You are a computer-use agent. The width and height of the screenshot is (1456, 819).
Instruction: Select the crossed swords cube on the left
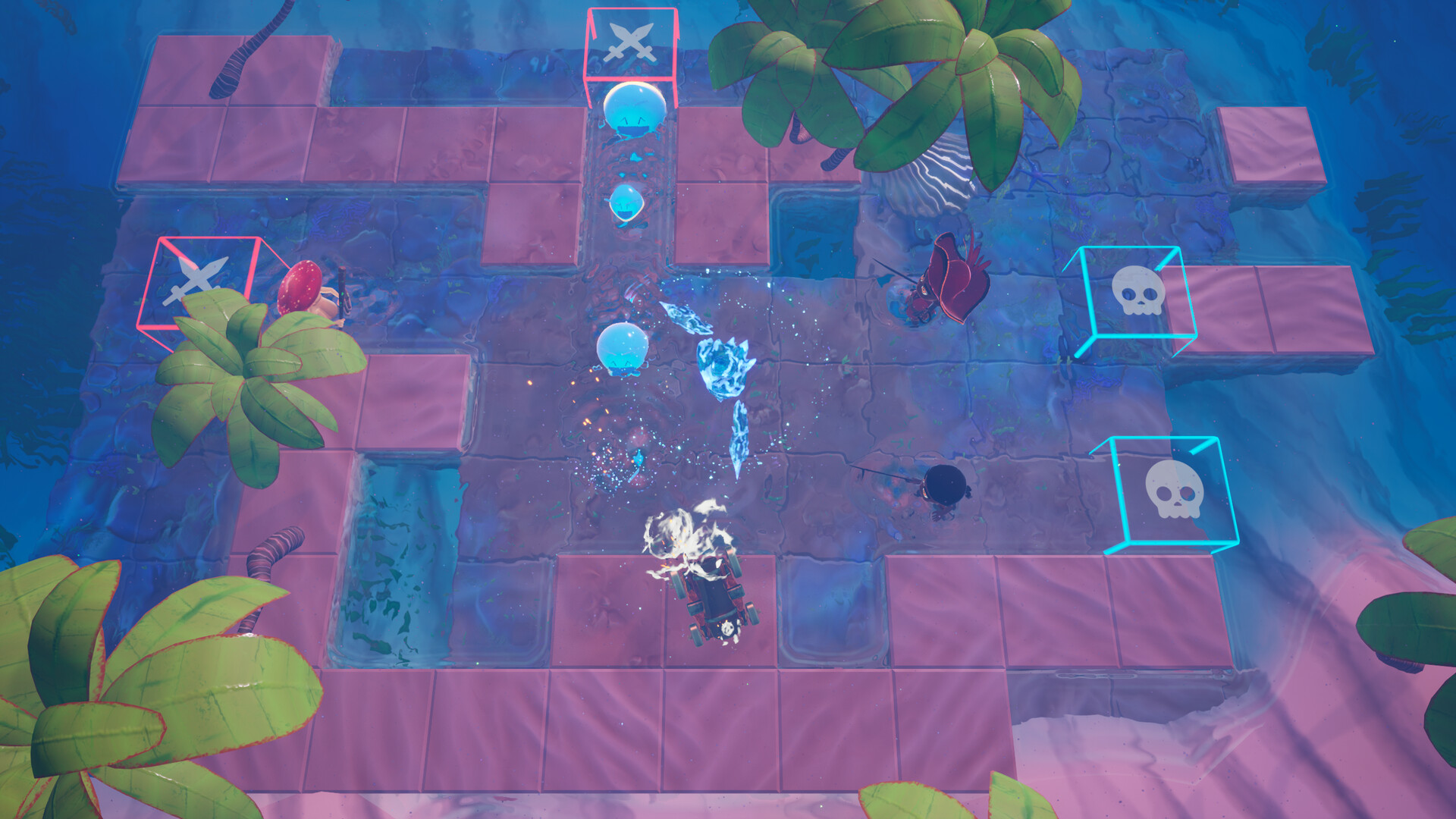[x=201, y=281]
